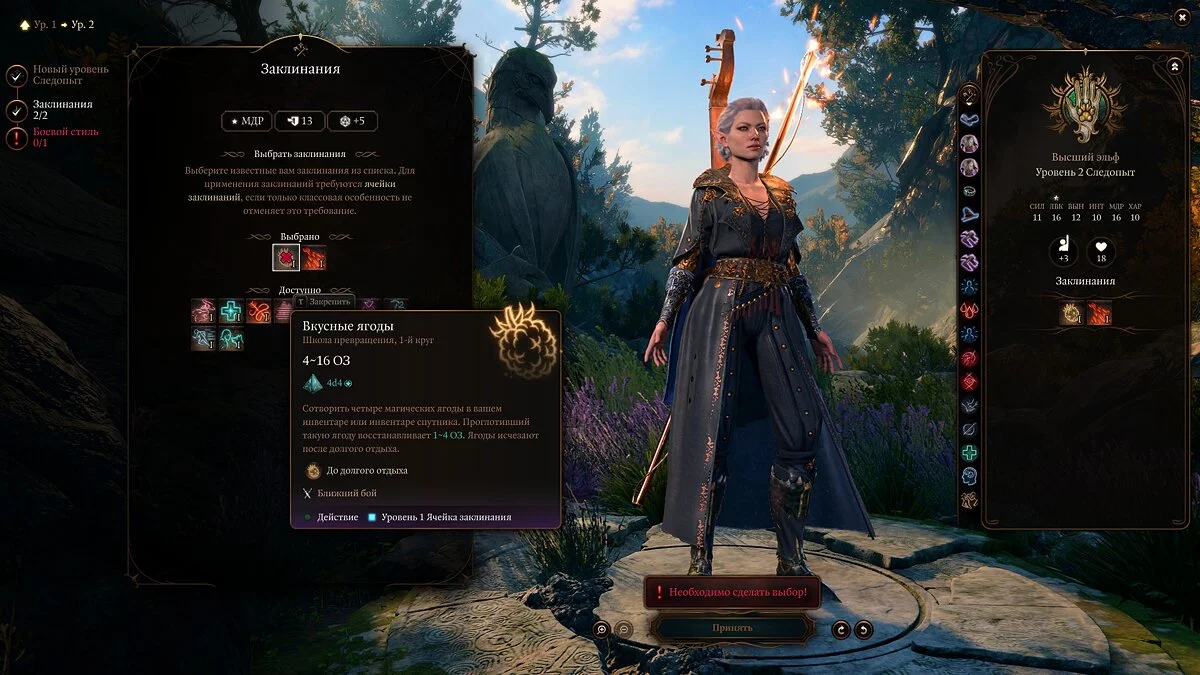Open the Новый уровень Следопыт step

click(x=17, y=75)
